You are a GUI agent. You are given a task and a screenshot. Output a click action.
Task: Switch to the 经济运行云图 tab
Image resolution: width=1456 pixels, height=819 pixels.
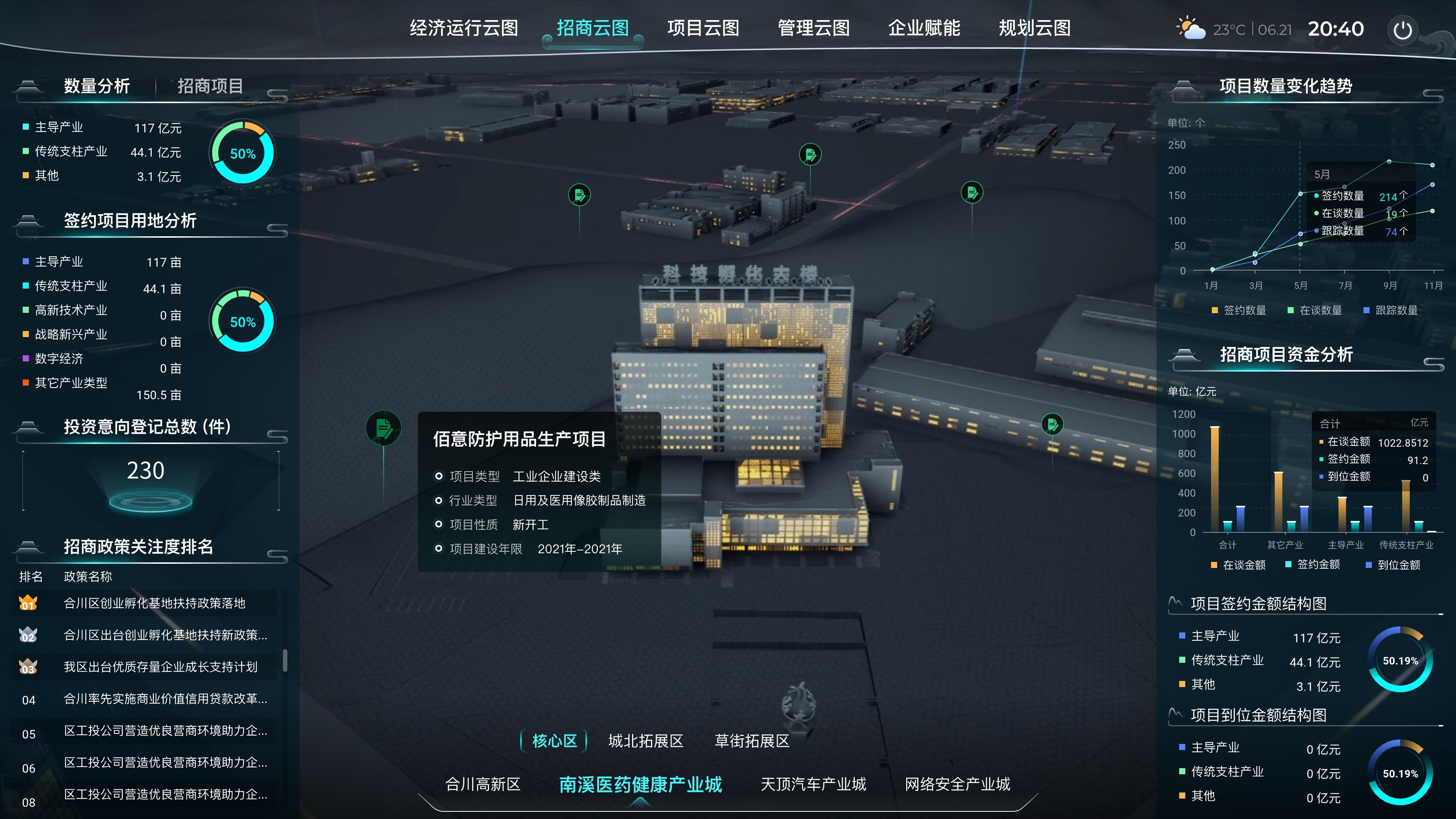(463, 28)
